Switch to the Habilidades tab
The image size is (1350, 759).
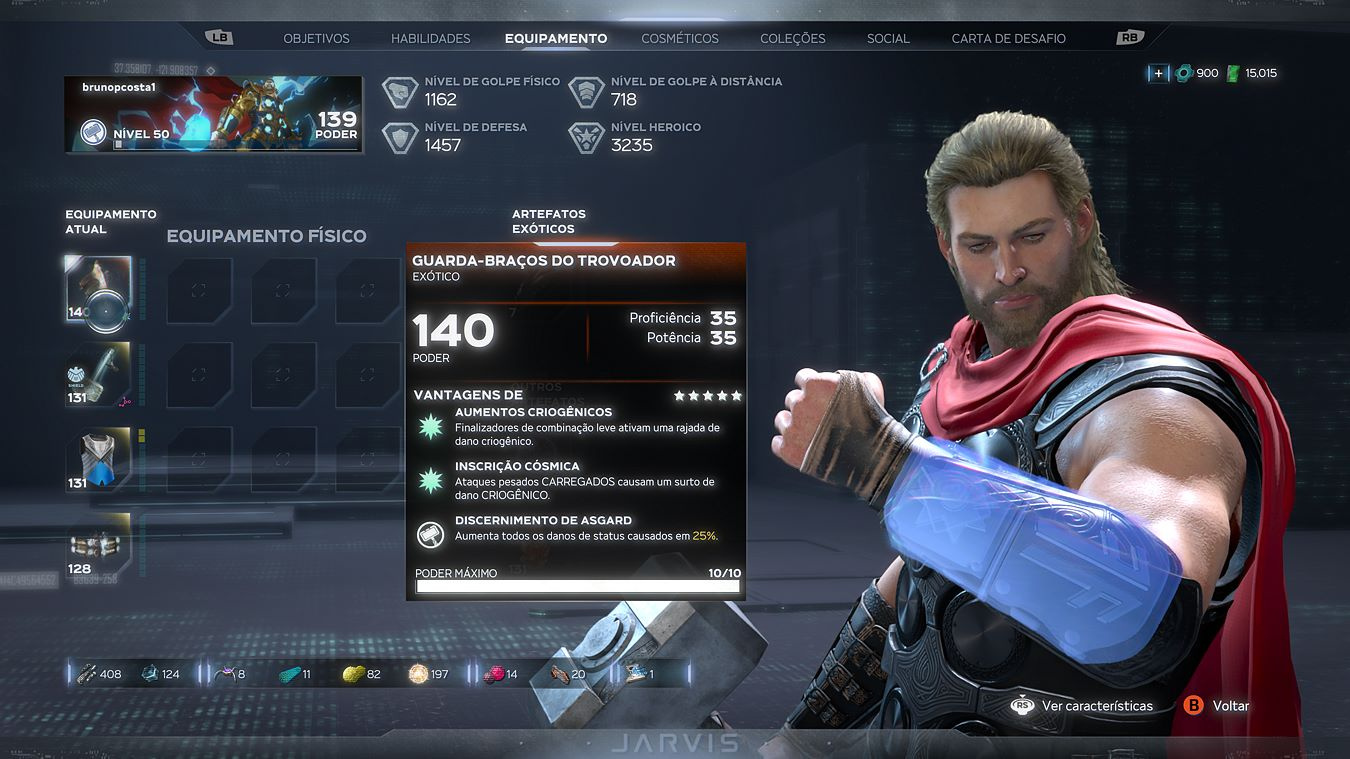430,38
